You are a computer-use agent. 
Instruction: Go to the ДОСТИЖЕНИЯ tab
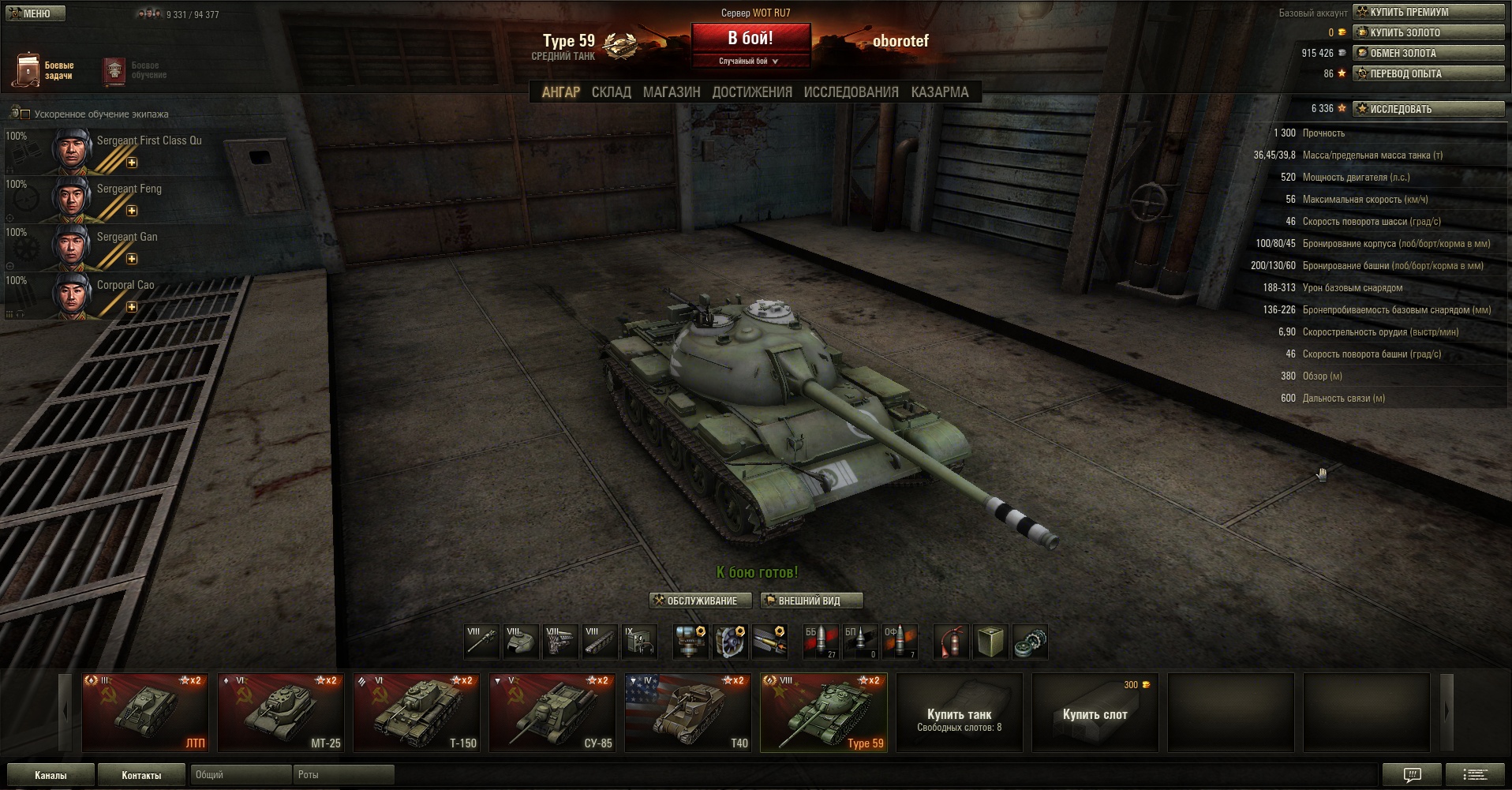(752, 92)
